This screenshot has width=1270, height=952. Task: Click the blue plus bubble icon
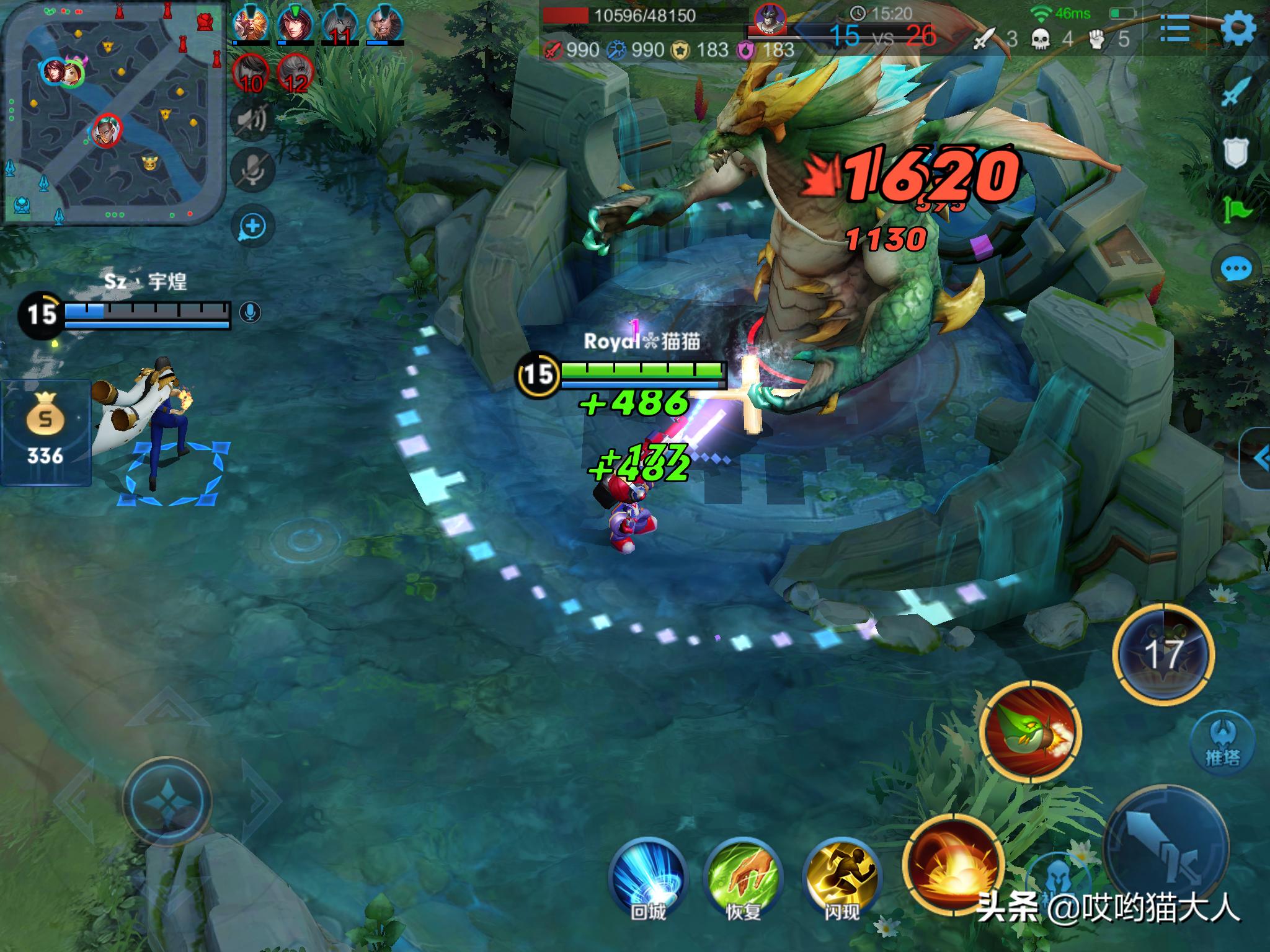pos(252,226)
